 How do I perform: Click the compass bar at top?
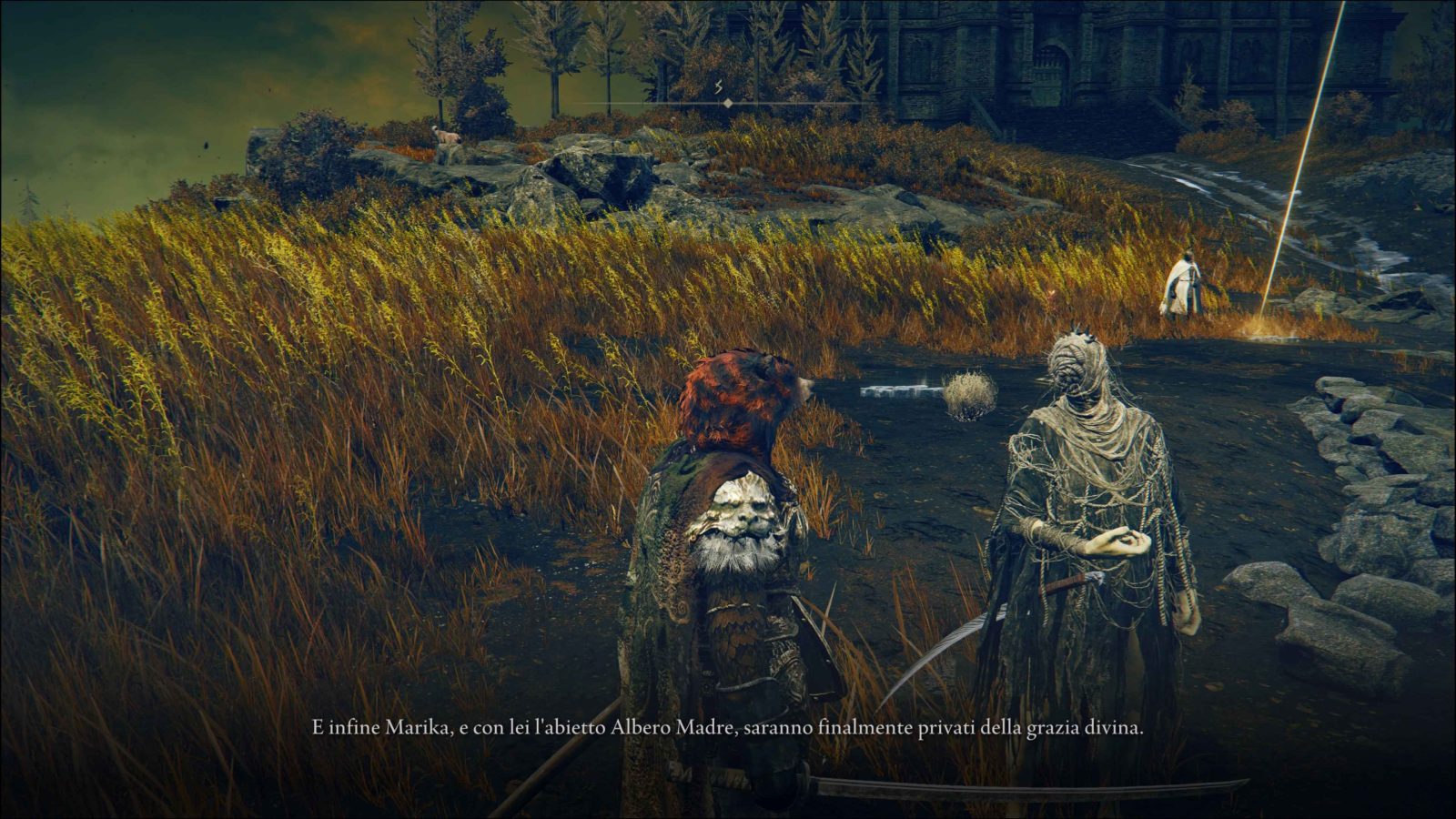point(727,104)
